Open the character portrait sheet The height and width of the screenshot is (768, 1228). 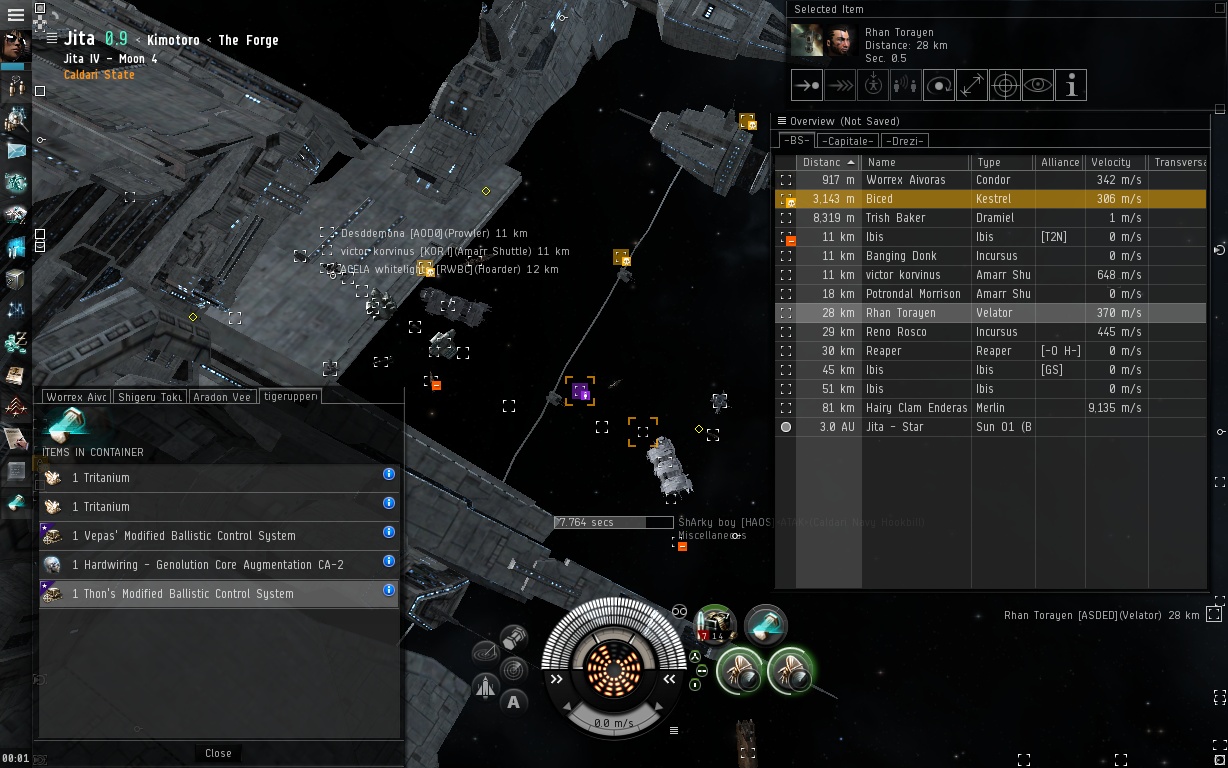tap(16, 46)
